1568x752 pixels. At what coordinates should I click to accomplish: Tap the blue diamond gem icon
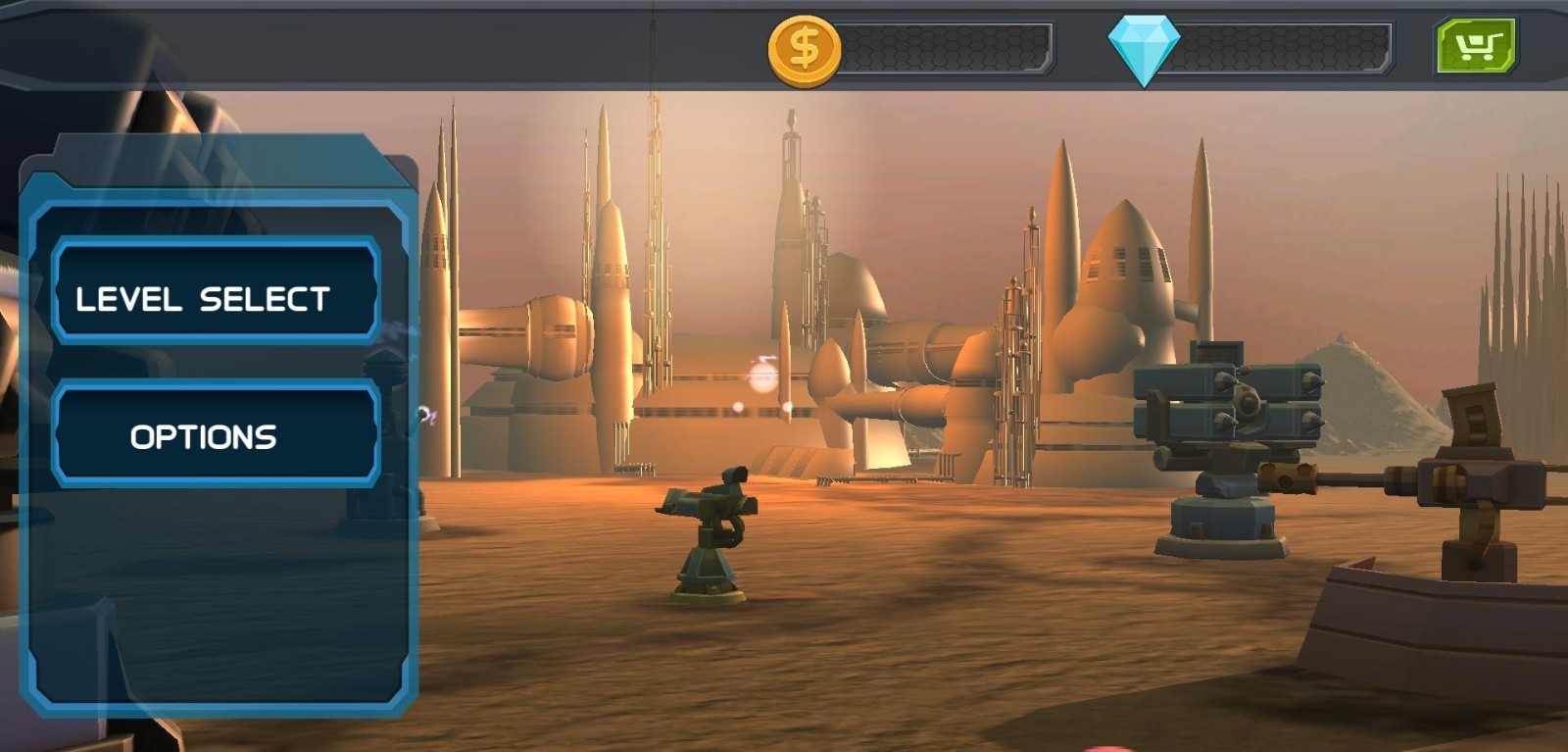click(x=1143, y=49)
